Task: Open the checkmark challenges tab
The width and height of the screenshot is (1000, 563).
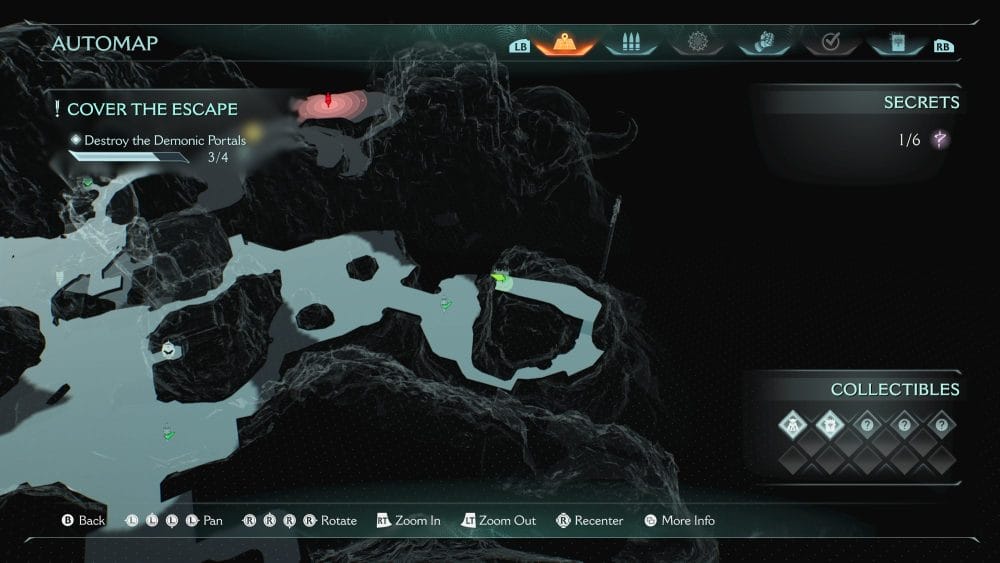Action: 830,43
